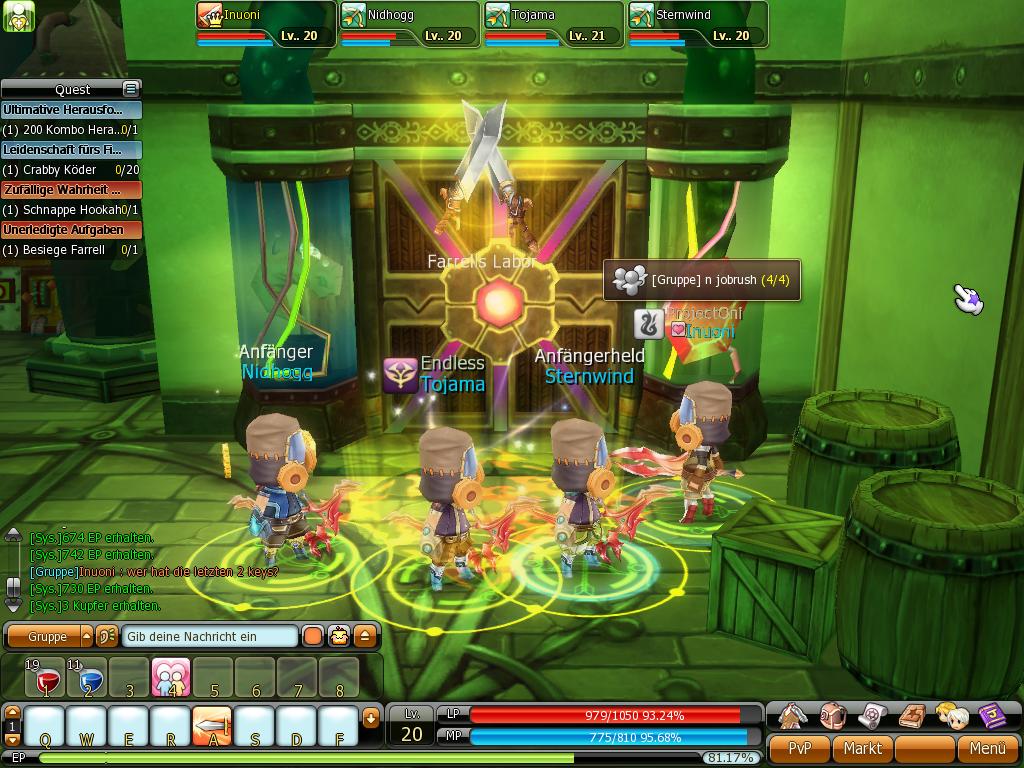
Task: Open the scroll icon in the toolbar
Action: click(872, 715)
